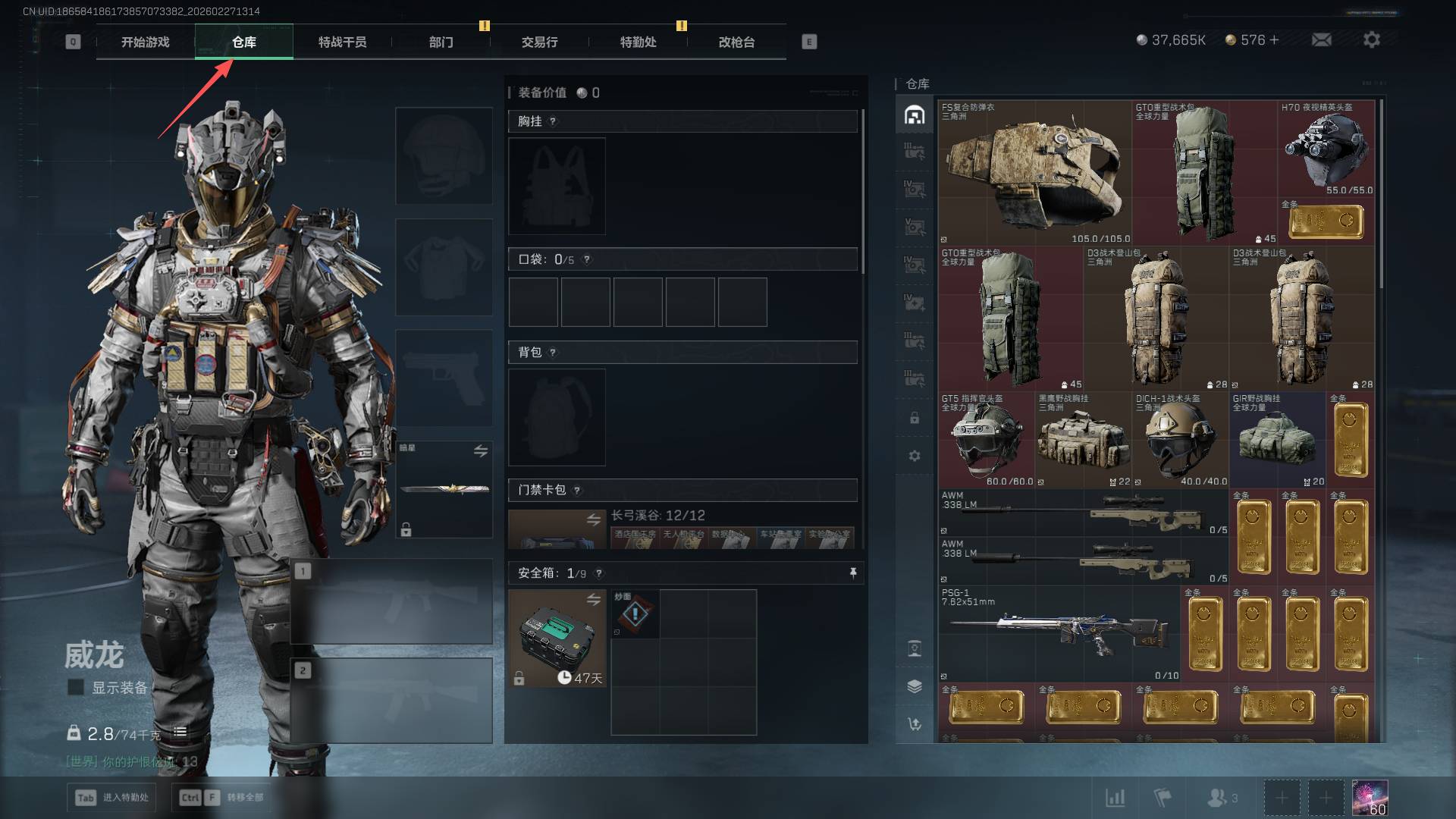
Task: Pin the 安全箱 section
Action: tap(853, 573)
